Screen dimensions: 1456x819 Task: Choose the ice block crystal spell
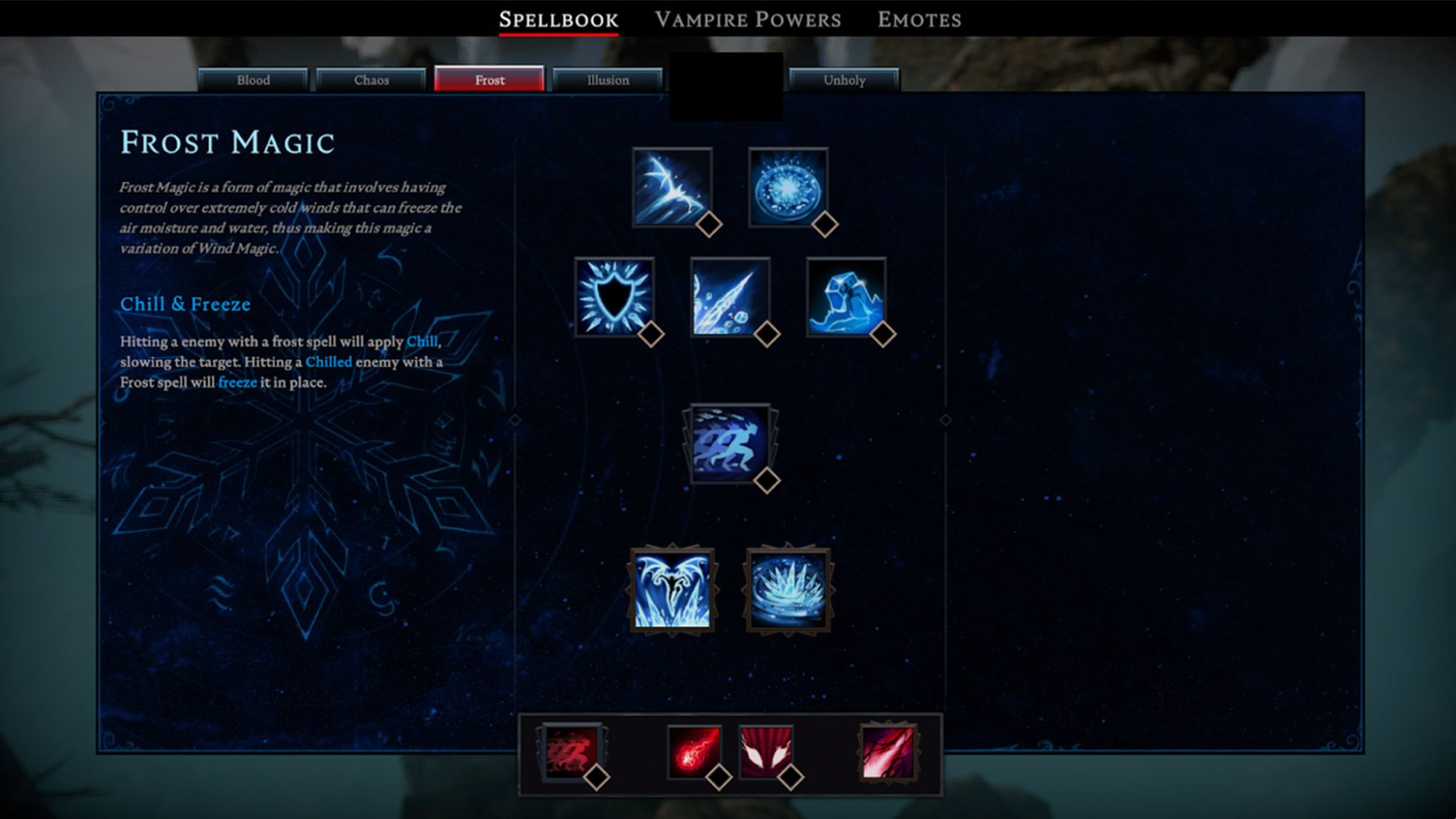[x=846, y=296]
